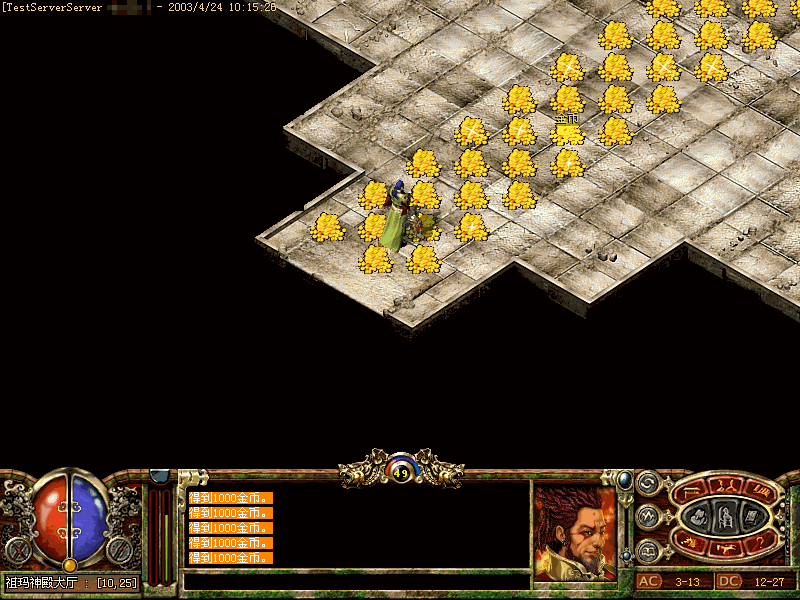Image resolution: width=800 pixels, height=600 pixels.
Task: Click the zigzag mountain round button
Action: (x=647, y=517)
